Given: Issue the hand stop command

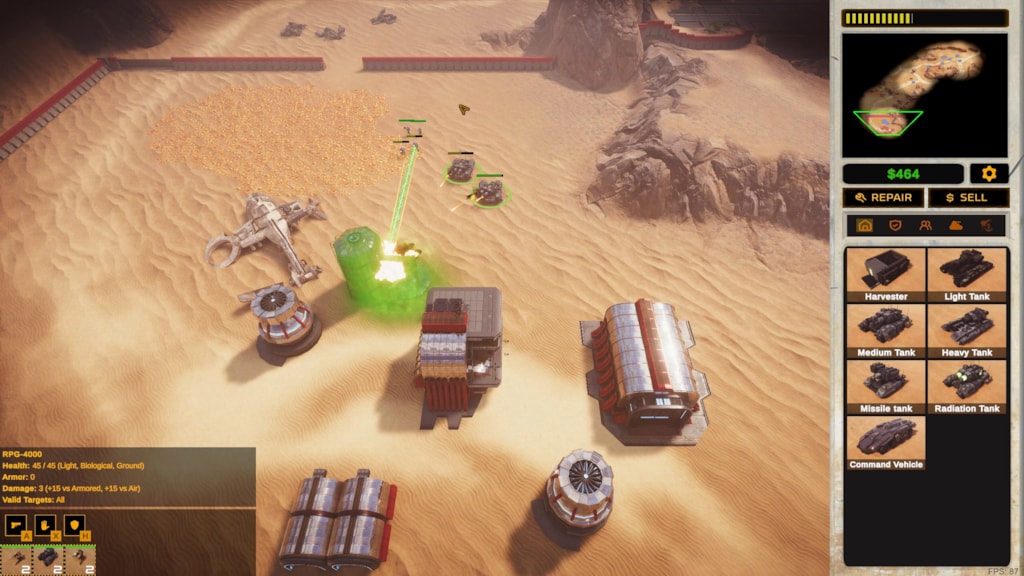Looking at the screenshot, I should [x=45, y=525].
